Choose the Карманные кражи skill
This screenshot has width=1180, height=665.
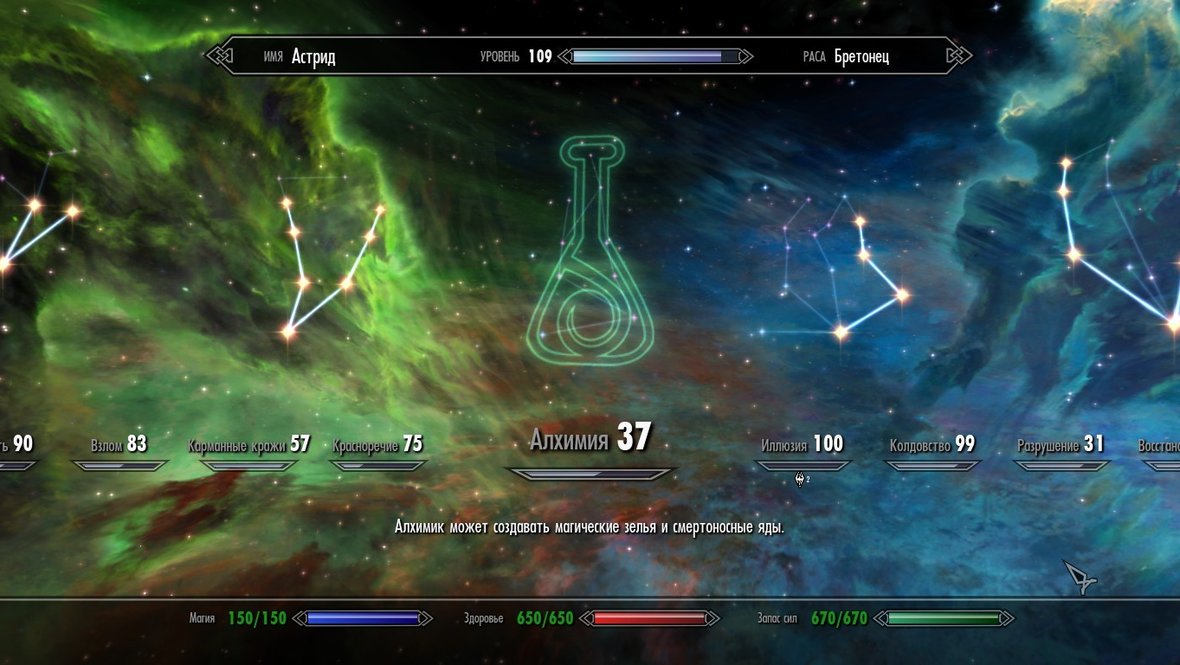click(248, 445)
